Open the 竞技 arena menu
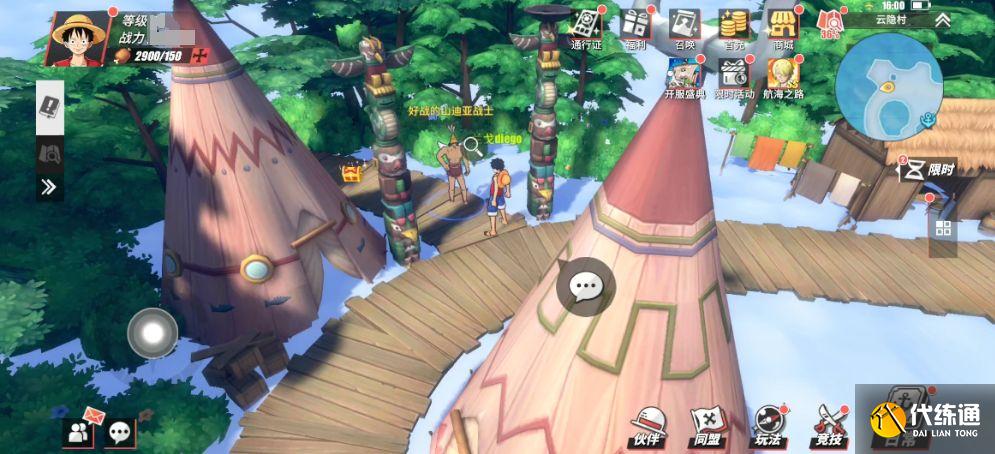The height and width of the screenshot is (454, 995). [x=827, y=427]
